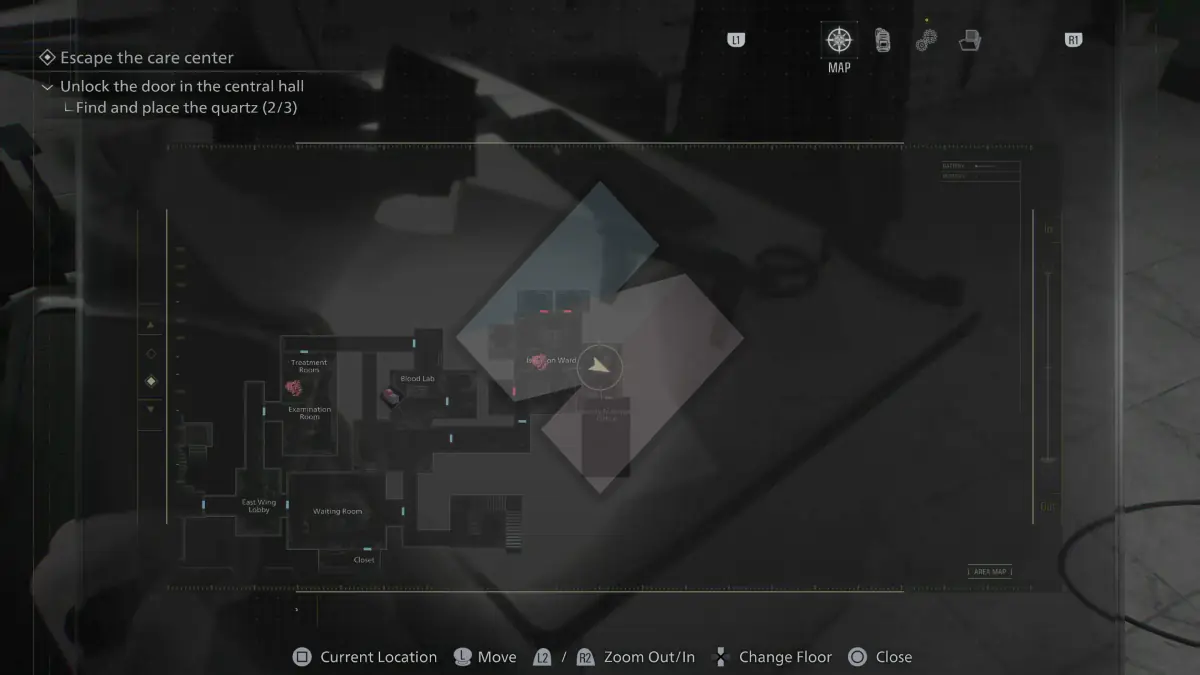Select the East Wing Lobby room
Viewport: 1200px width, 675px height.
(x=258, y=506)
